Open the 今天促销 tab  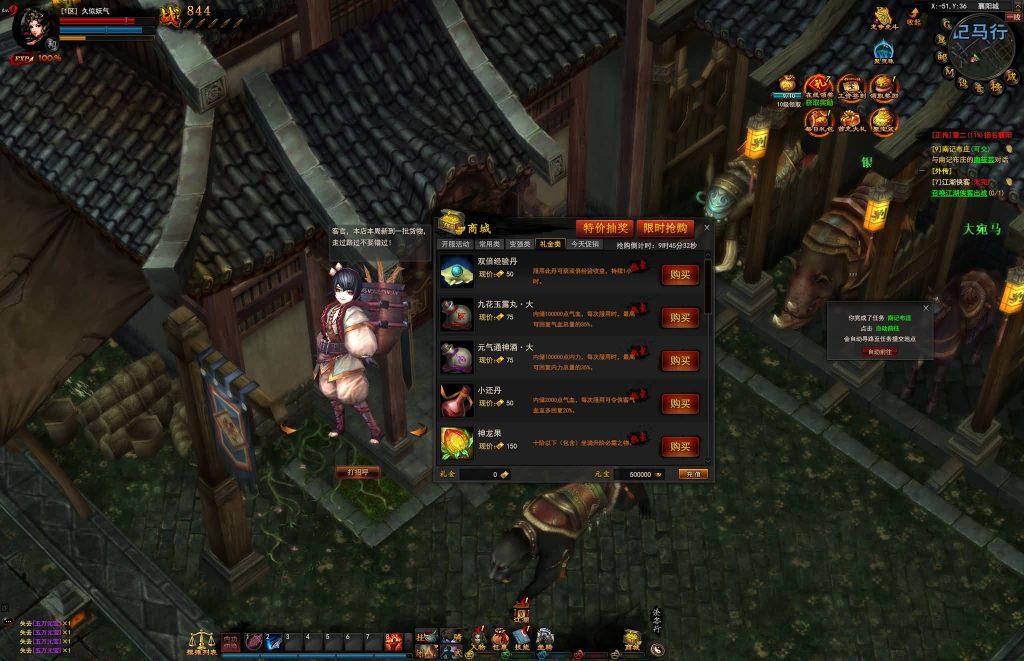[584, 244]
